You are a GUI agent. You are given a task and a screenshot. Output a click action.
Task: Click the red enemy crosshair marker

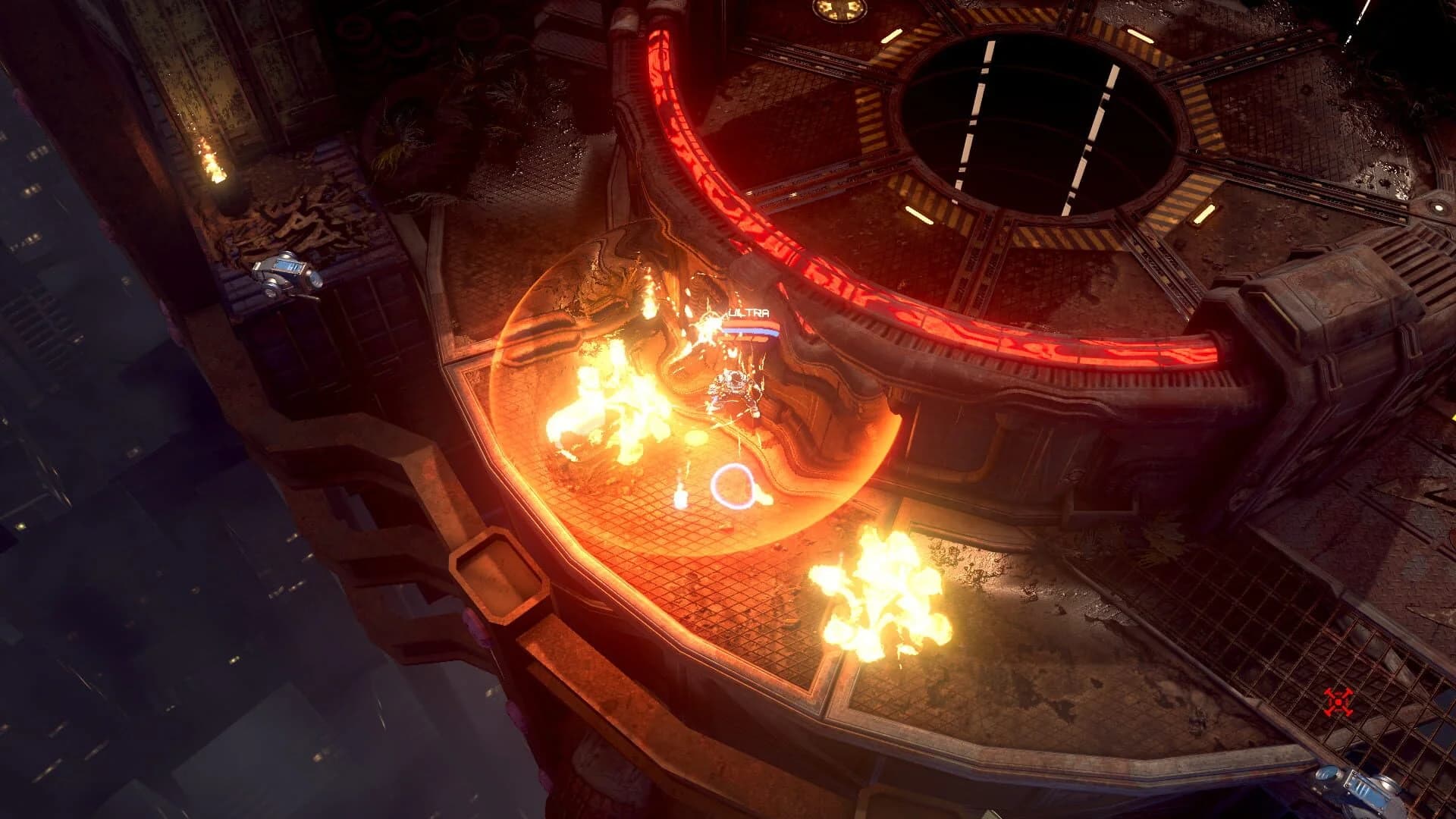tap(1338, 701)
